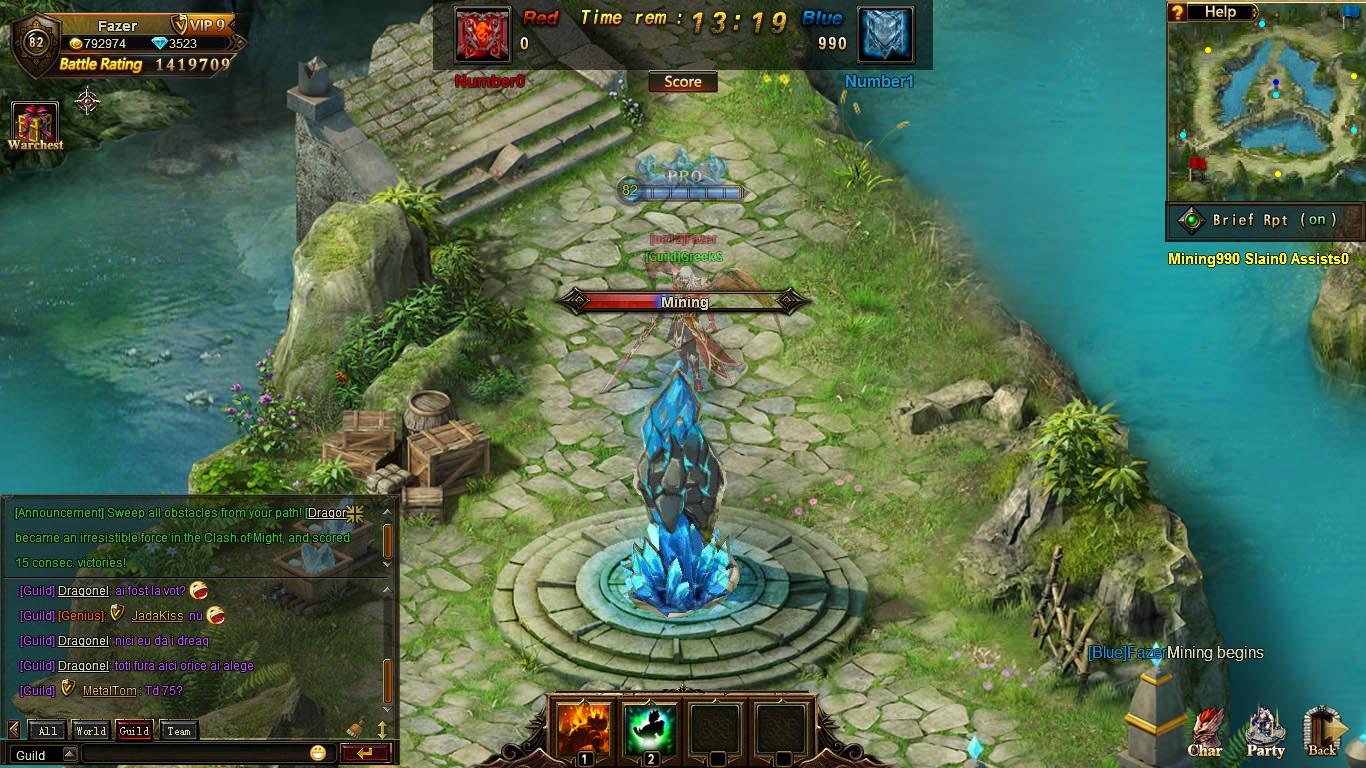Activate the fire skill in slot 1

click(585, 730)
